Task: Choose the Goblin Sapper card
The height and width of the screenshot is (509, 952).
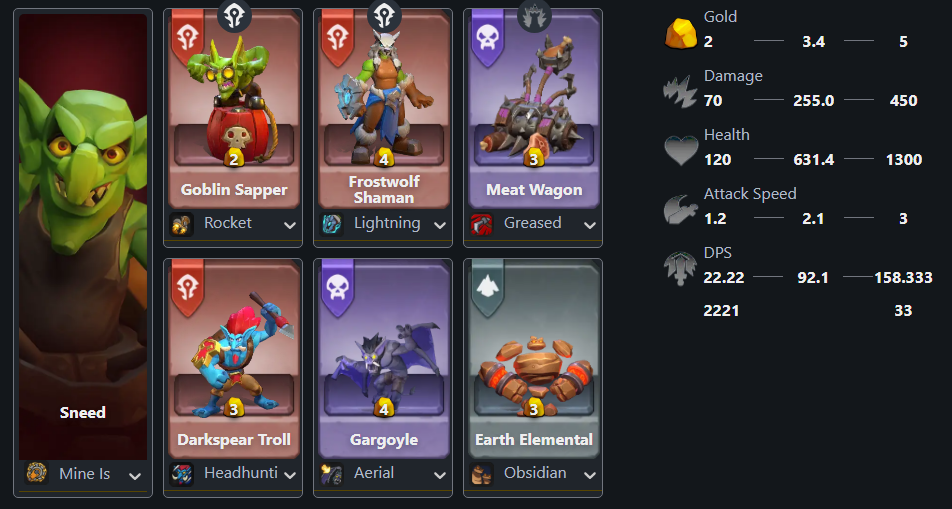Action: click(x=233, y=110)
